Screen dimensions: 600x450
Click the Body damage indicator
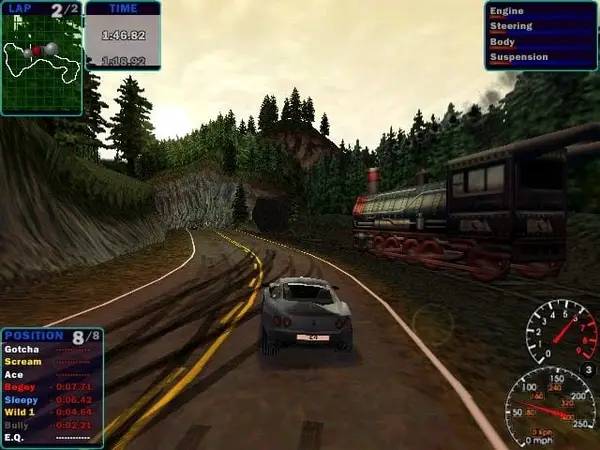pyautogui.click(x=540, y=42)
